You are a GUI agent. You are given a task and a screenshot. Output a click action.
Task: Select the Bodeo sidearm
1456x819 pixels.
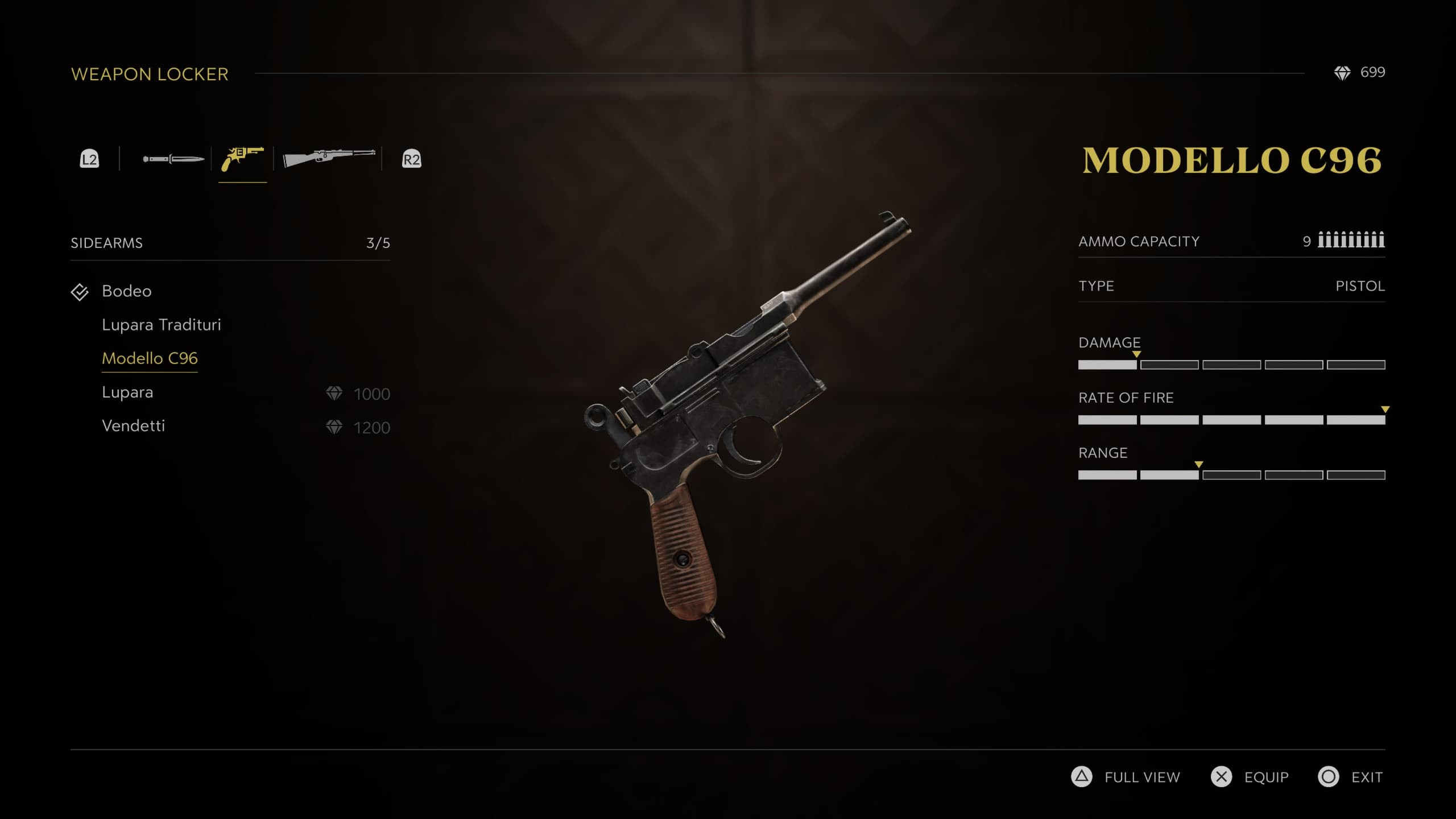[126, 291]
